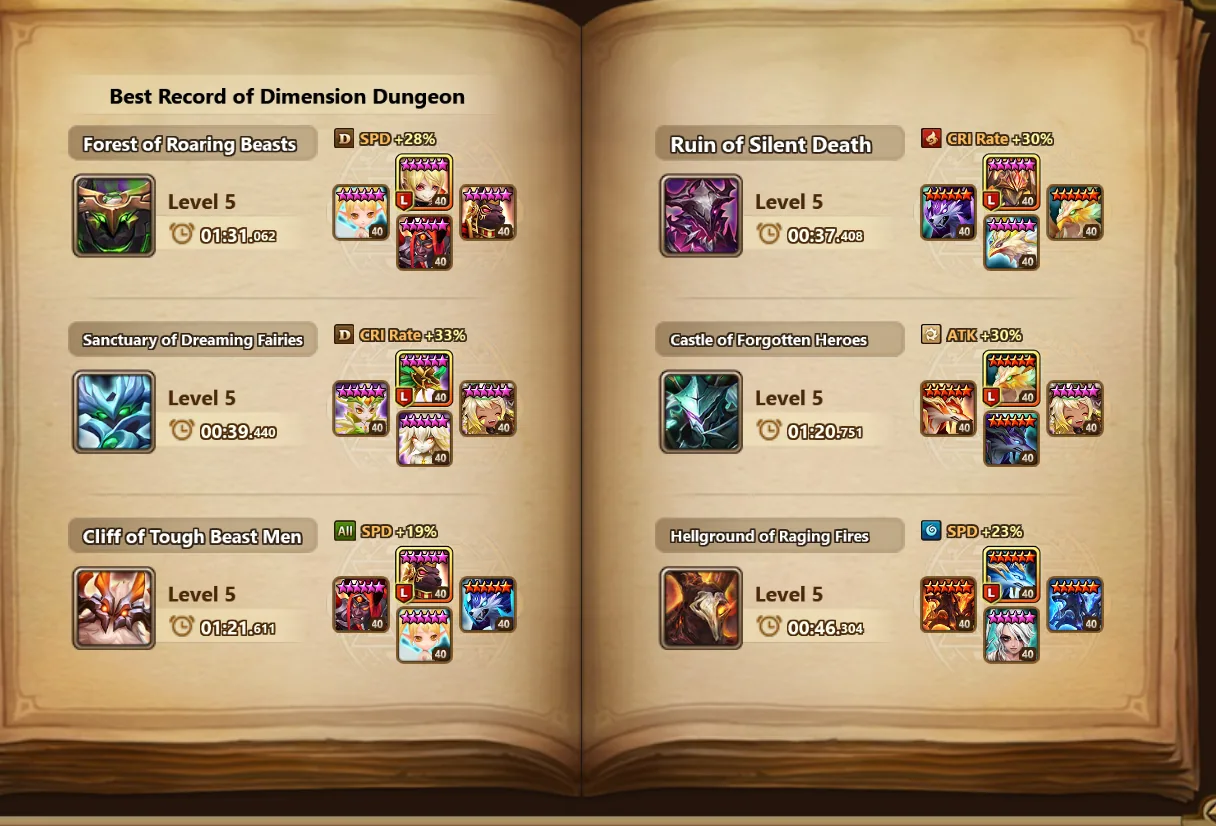Click the leader monster of the Cliff of Tough Beast Men team
The width and height of the screenshot is (1216, 826).
(425, 574)
